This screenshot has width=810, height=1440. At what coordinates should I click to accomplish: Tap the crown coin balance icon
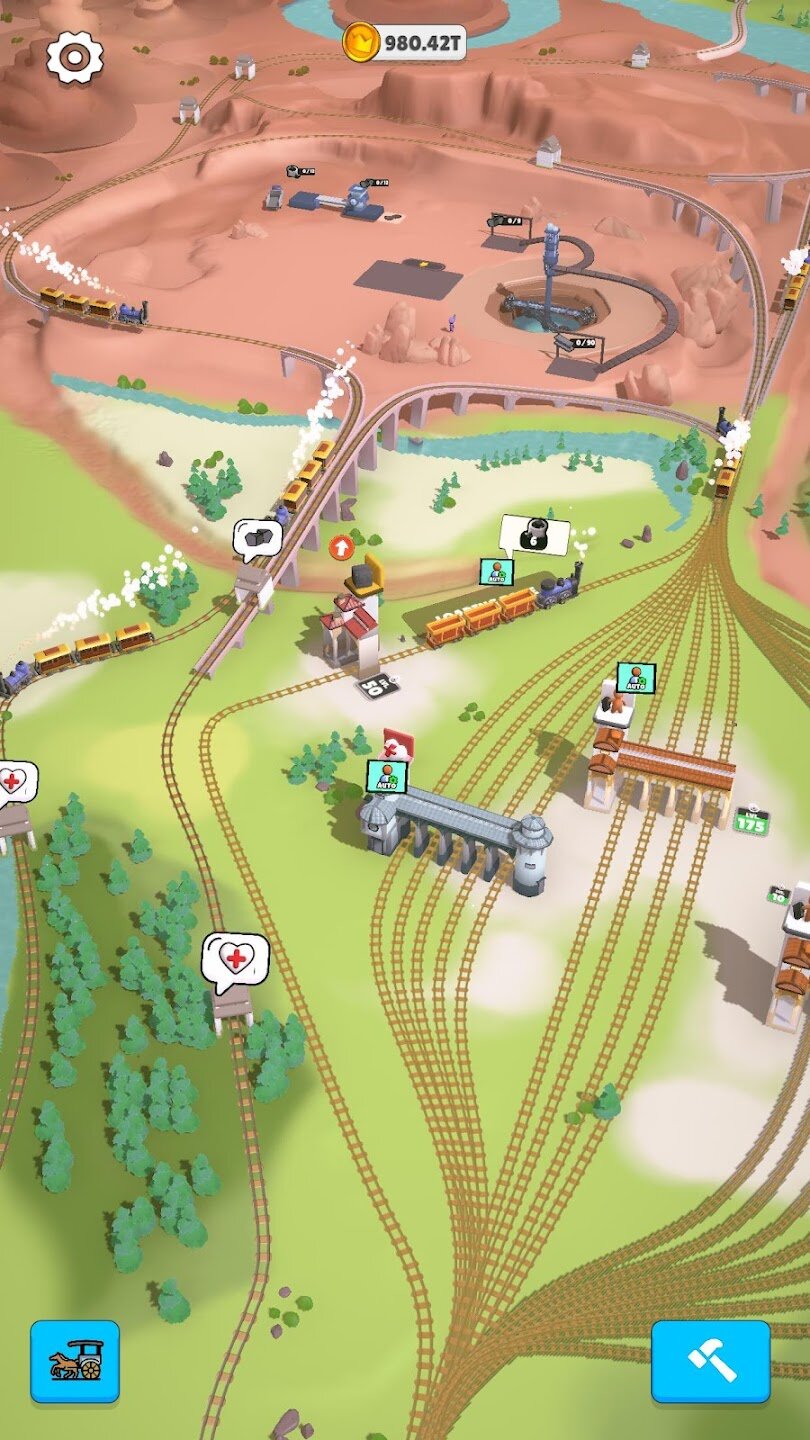click(360, 42)
